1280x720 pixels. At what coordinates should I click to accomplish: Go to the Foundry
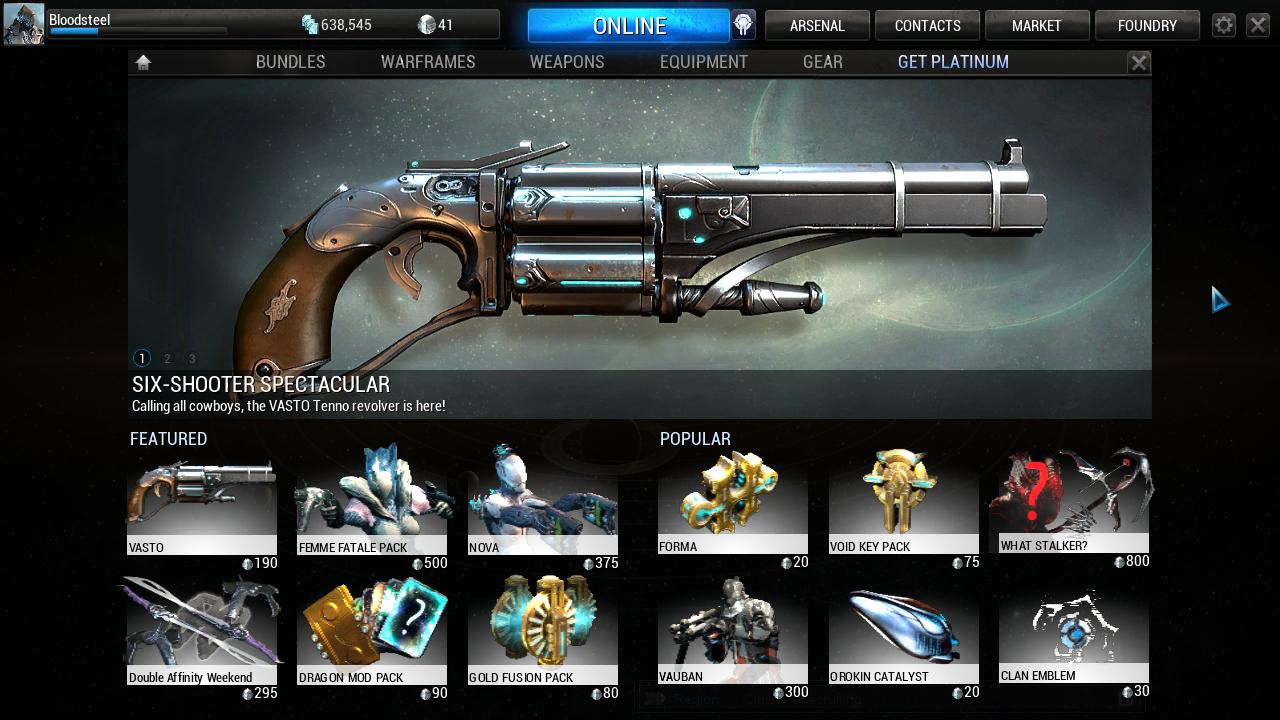1147,26
